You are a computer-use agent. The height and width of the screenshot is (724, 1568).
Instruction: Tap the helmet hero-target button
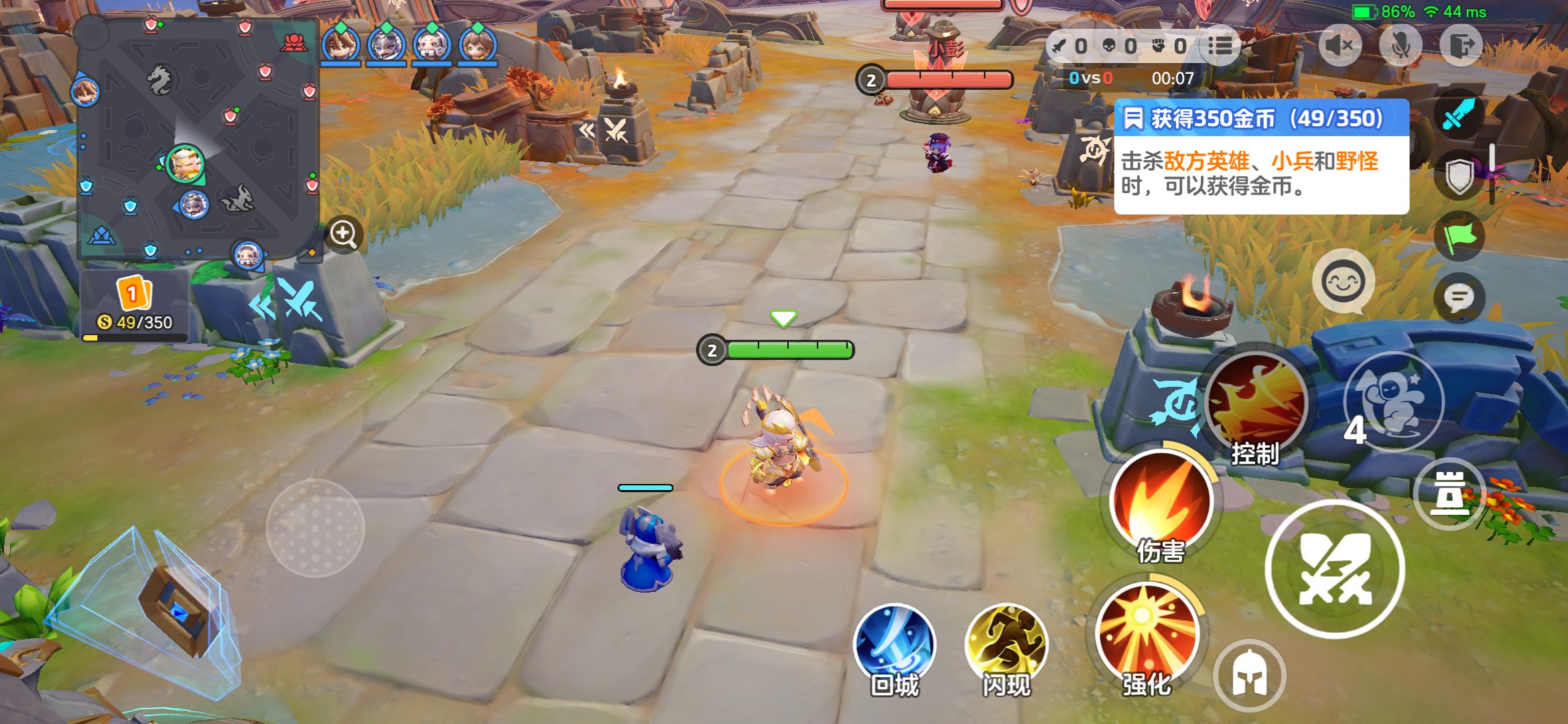coord(1249,676)
